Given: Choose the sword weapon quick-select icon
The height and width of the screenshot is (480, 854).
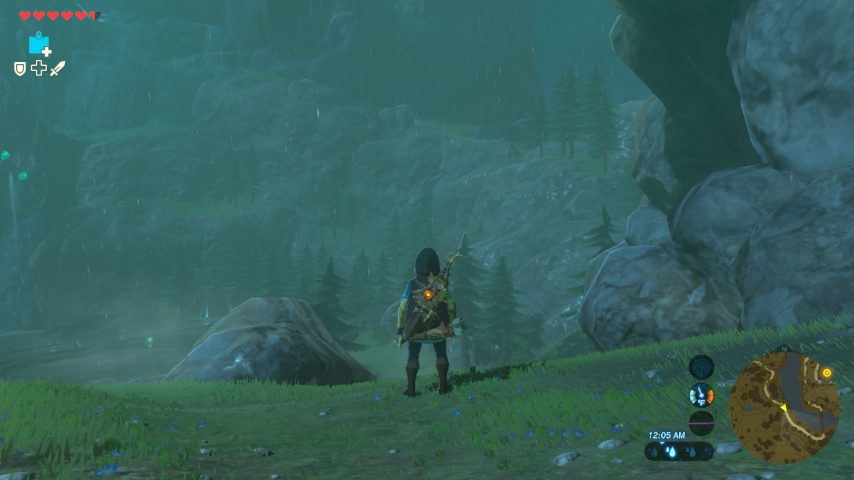Looking at the screenshot, I should 57,68.
